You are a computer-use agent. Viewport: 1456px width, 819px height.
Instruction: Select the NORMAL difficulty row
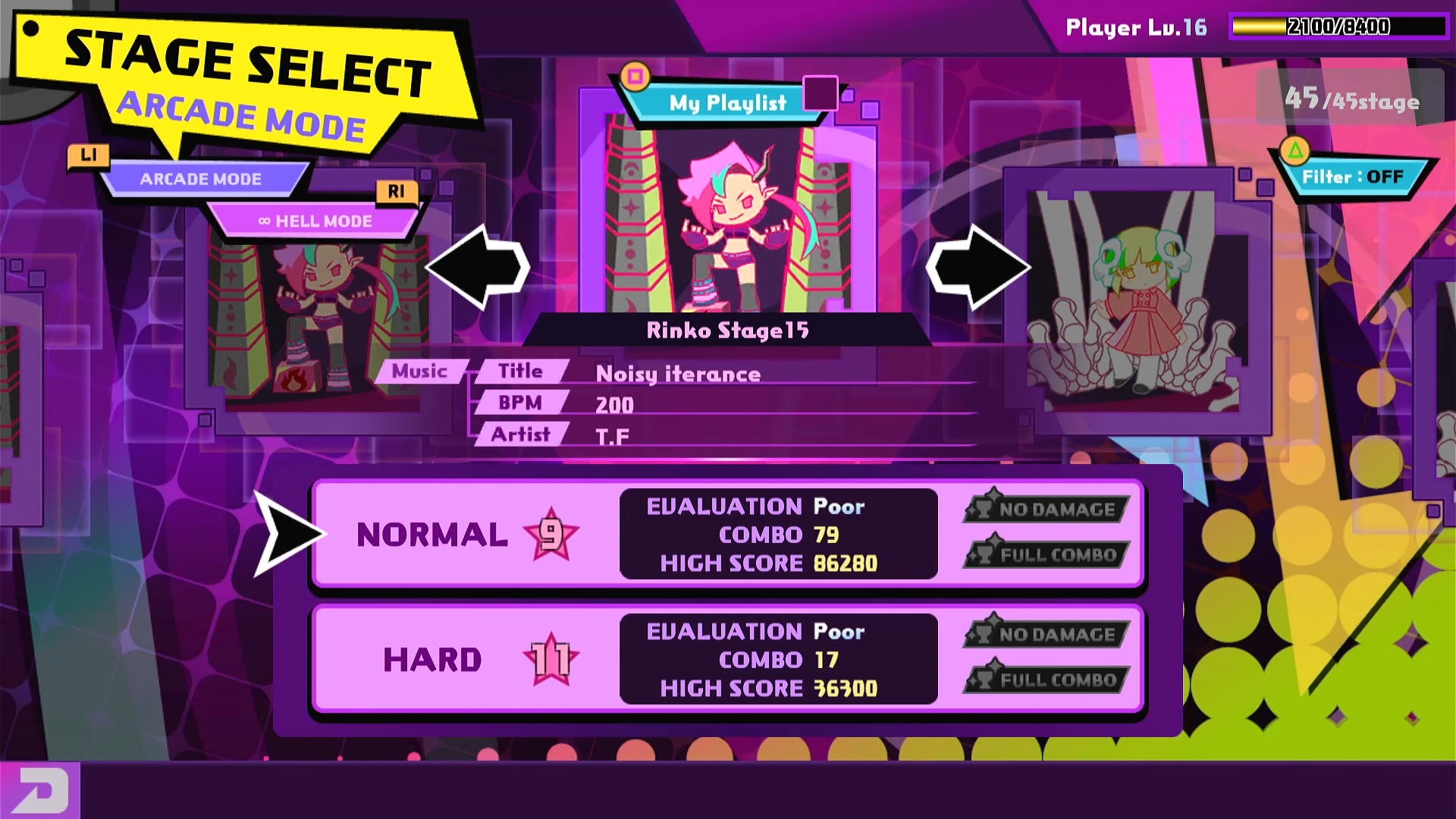click(726, 534)
